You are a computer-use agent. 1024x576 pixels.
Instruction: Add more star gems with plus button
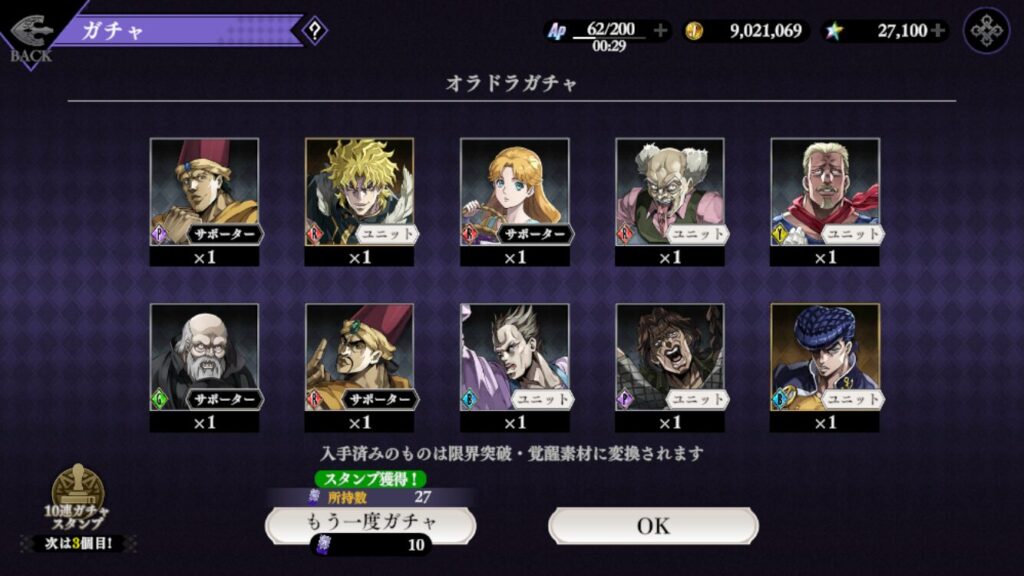tap(937, 31)
